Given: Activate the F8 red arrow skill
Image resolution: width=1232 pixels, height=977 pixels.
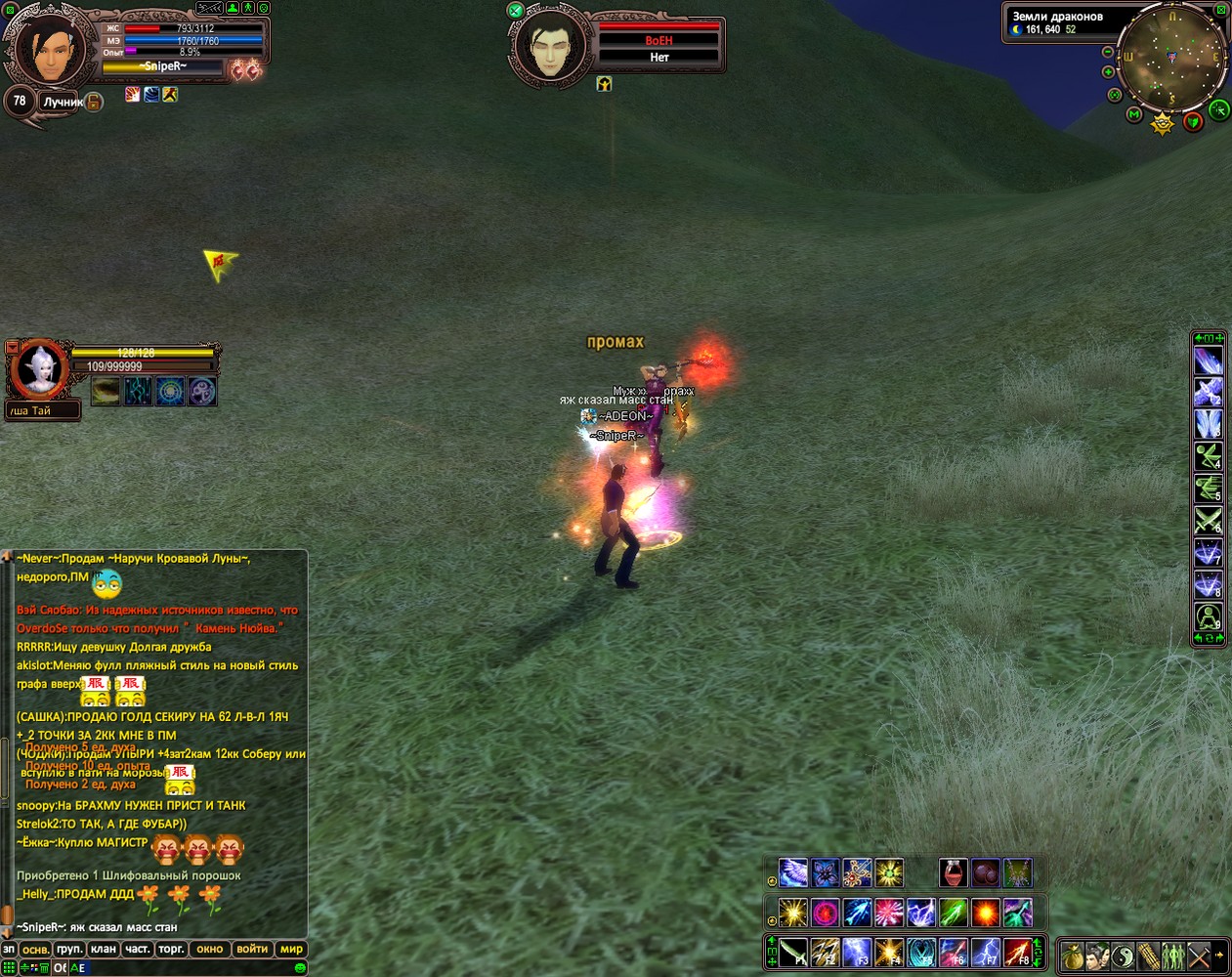Looking at the screenshot, I should 1017,952.
